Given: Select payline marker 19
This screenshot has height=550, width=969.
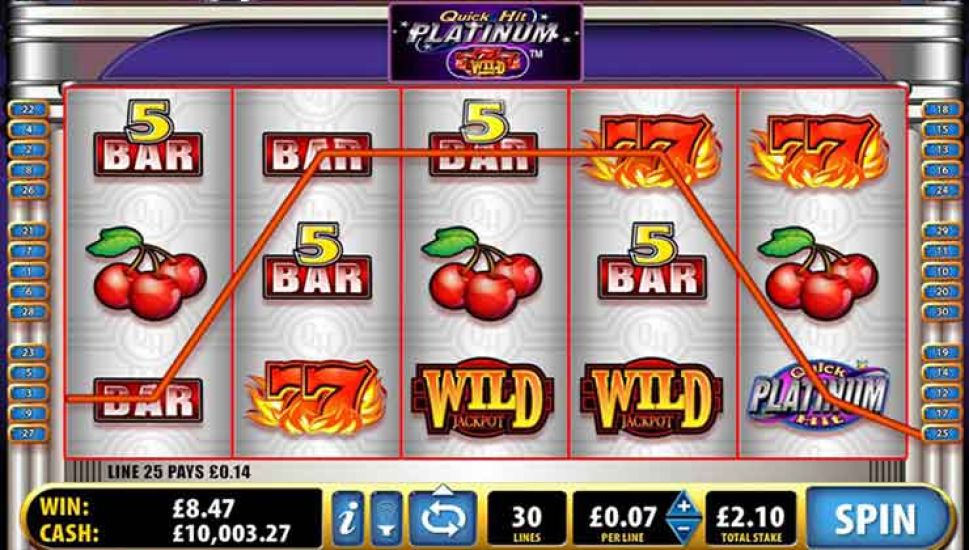Looking at the screenshot, I should coord(941,352).
